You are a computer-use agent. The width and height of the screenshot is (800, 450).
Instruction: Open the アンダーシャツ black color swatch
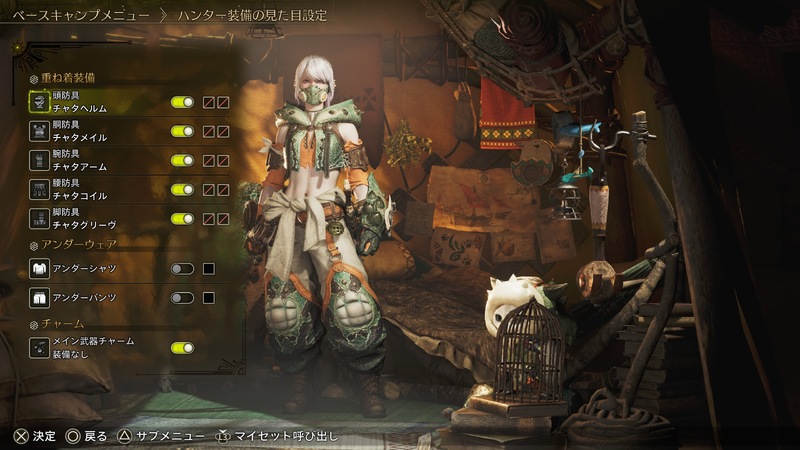click(209, 269)
